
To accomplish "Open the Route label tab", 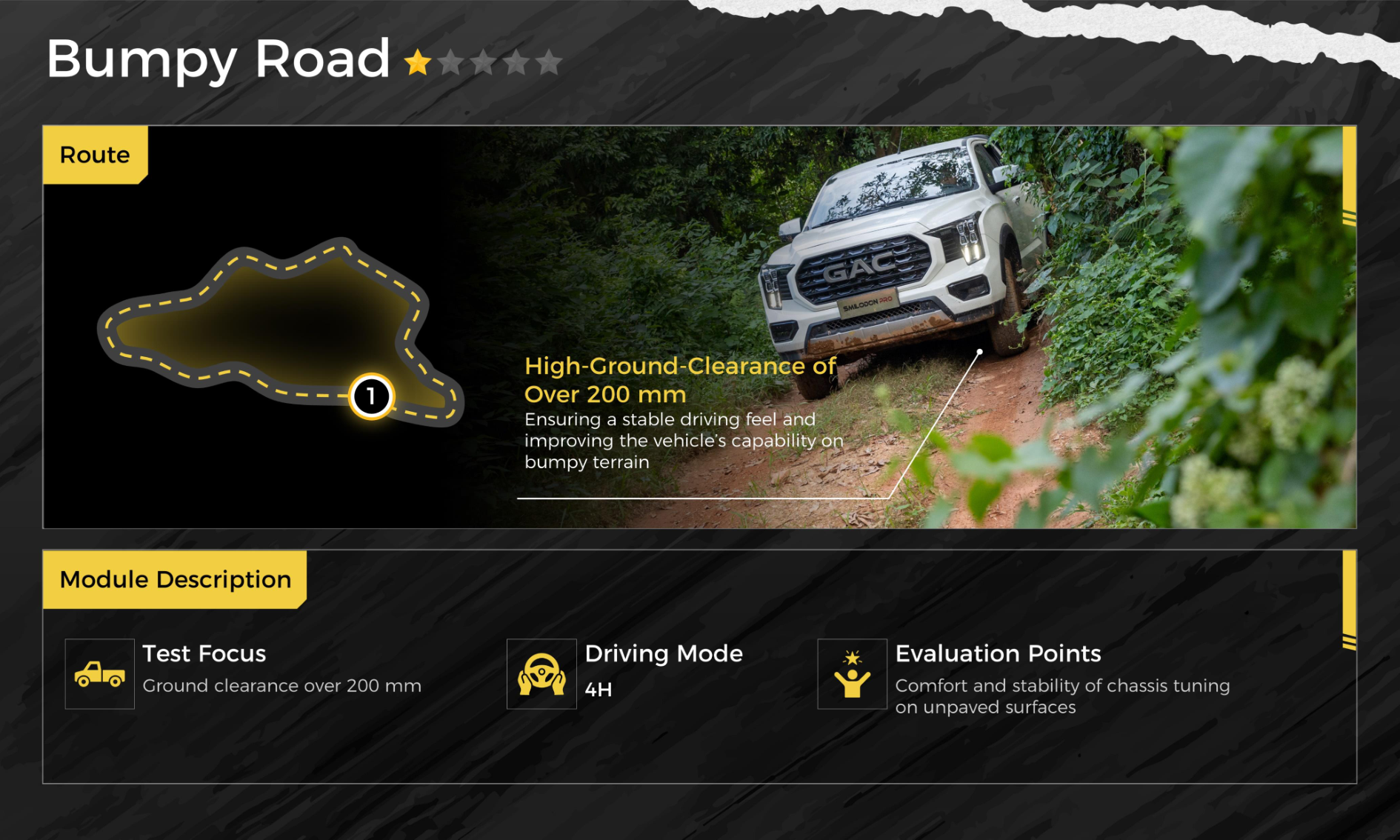I will coord(95,155).
